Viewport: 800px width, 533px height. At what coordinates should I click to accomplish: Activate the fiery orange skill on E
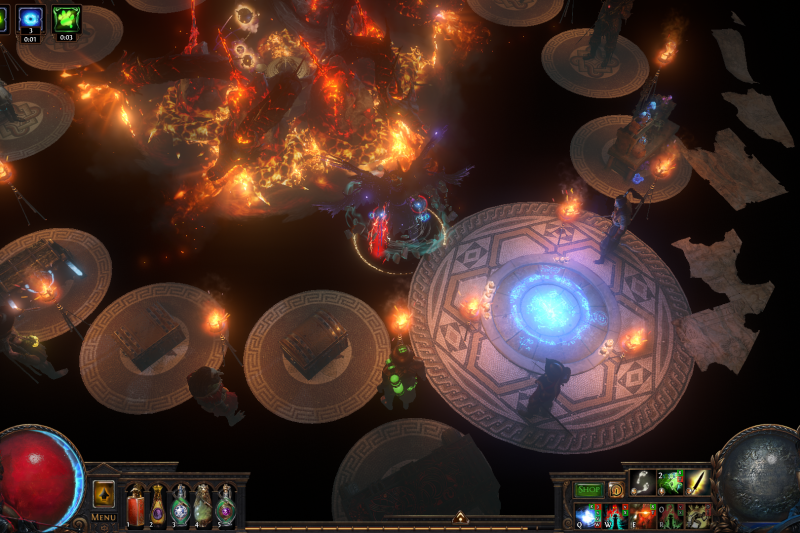[x=643, y=515]
